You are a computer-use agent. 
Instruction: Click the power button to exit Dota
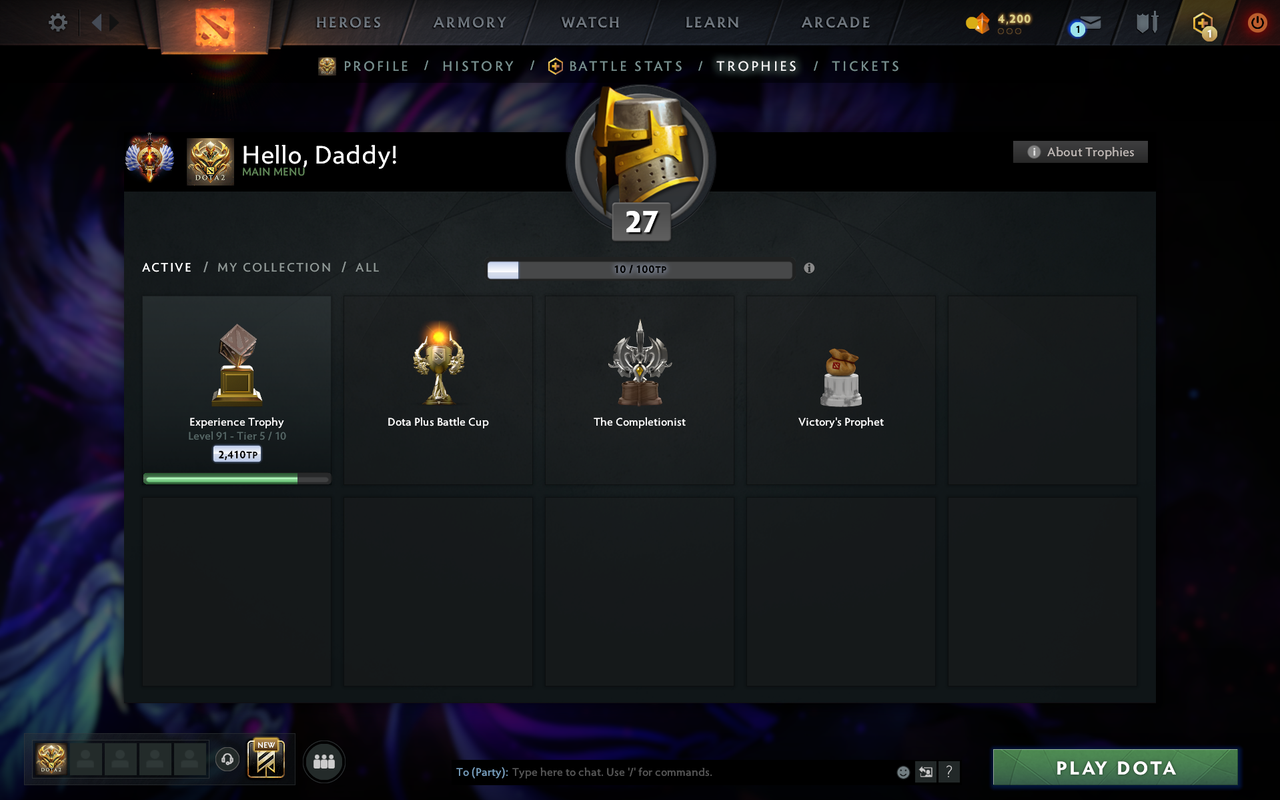click(1257, 22)
